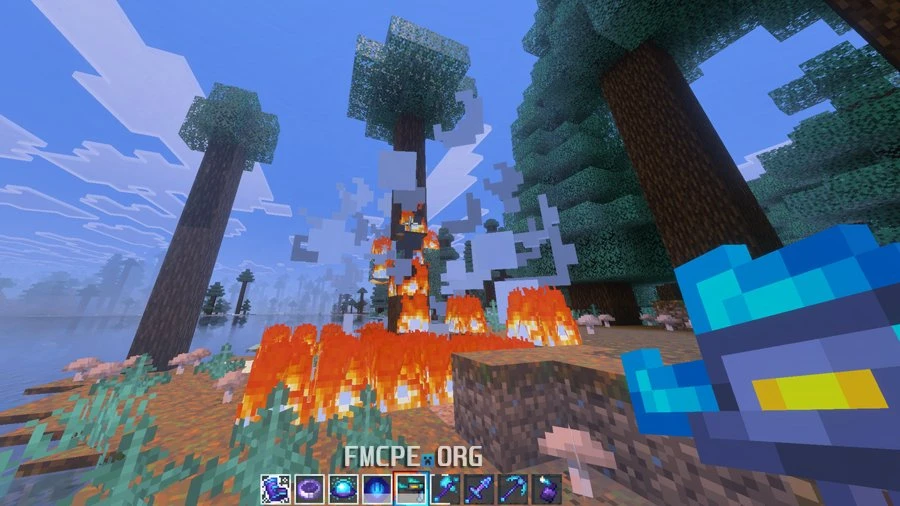Select the highlighted blue blaster slot
900x506 pixels.
coord(411,489)
